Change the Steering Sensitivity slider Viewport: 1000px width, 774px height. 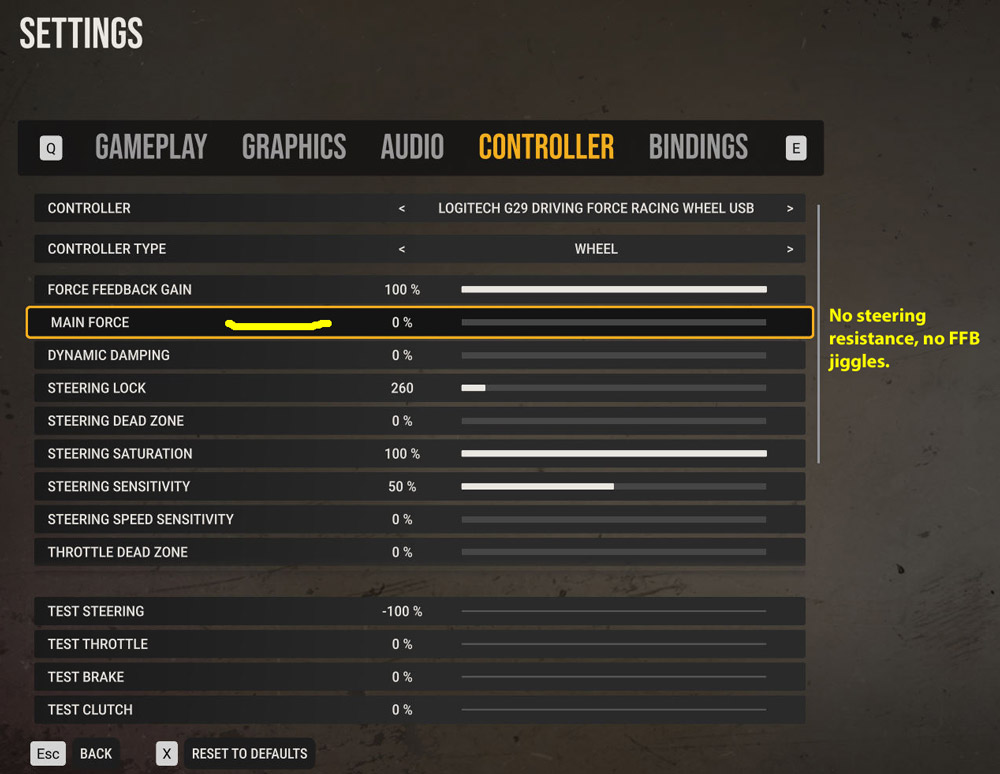coord(613,487)
